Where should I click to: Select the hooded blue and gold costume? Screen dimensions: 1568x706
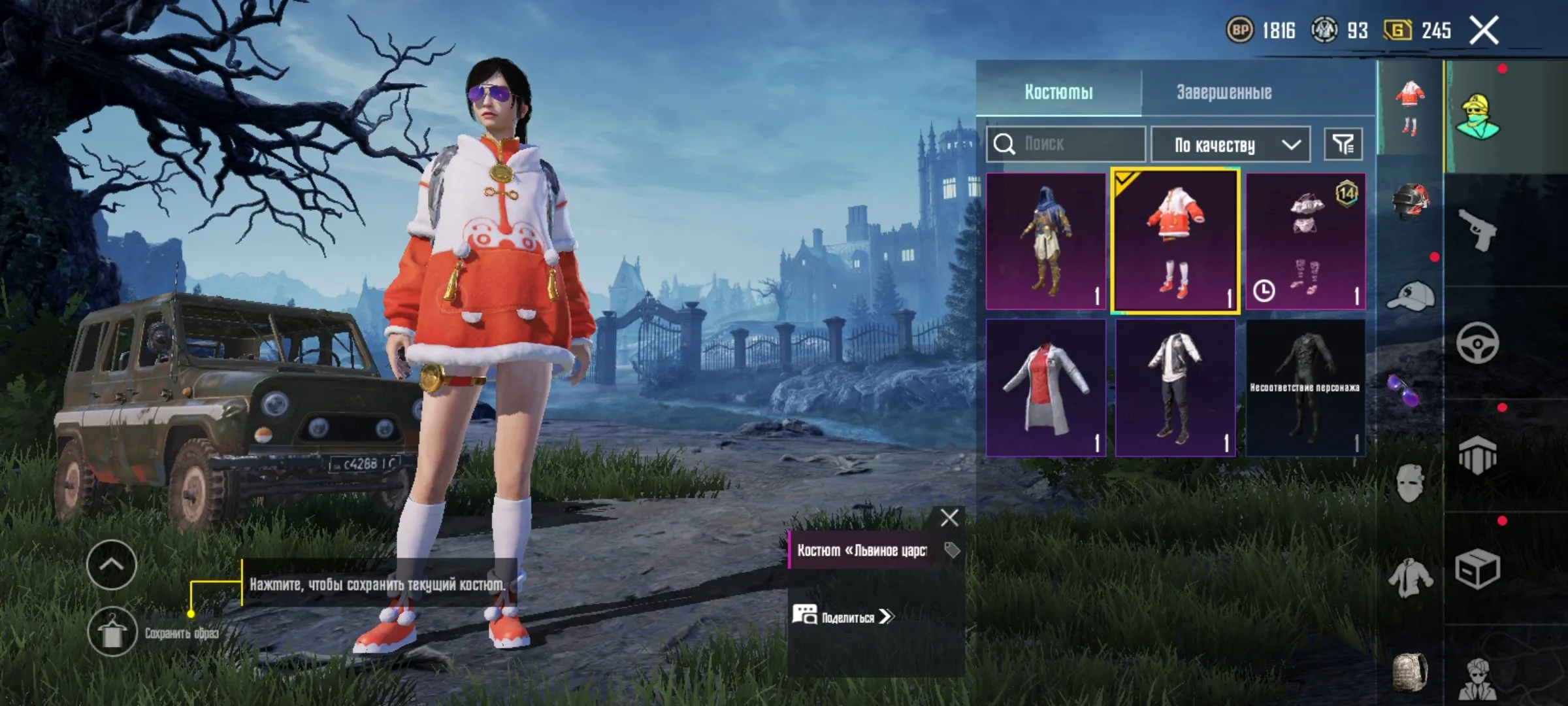pos(1046,241)
